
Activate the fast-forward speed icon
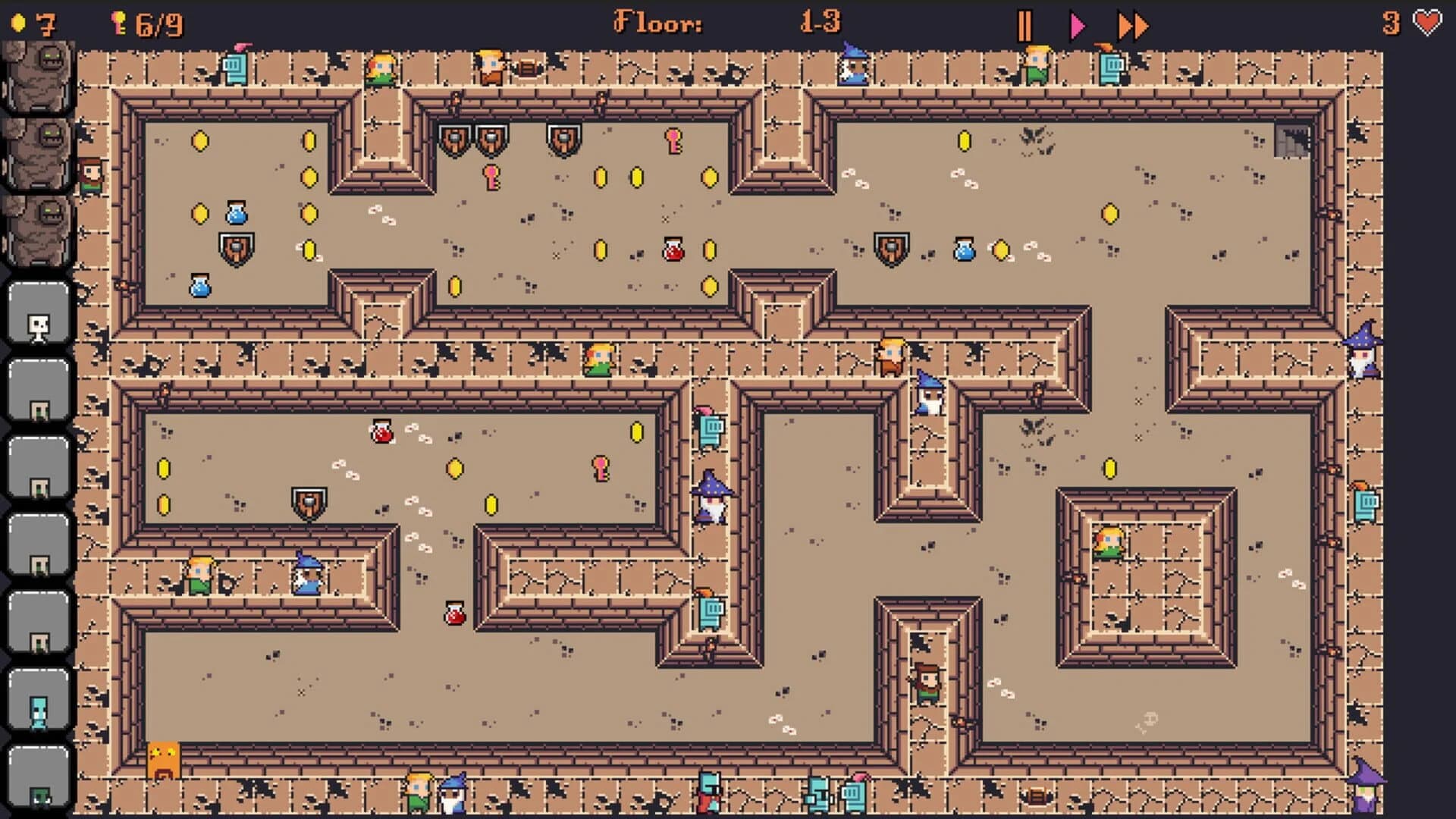point(1133,24)
